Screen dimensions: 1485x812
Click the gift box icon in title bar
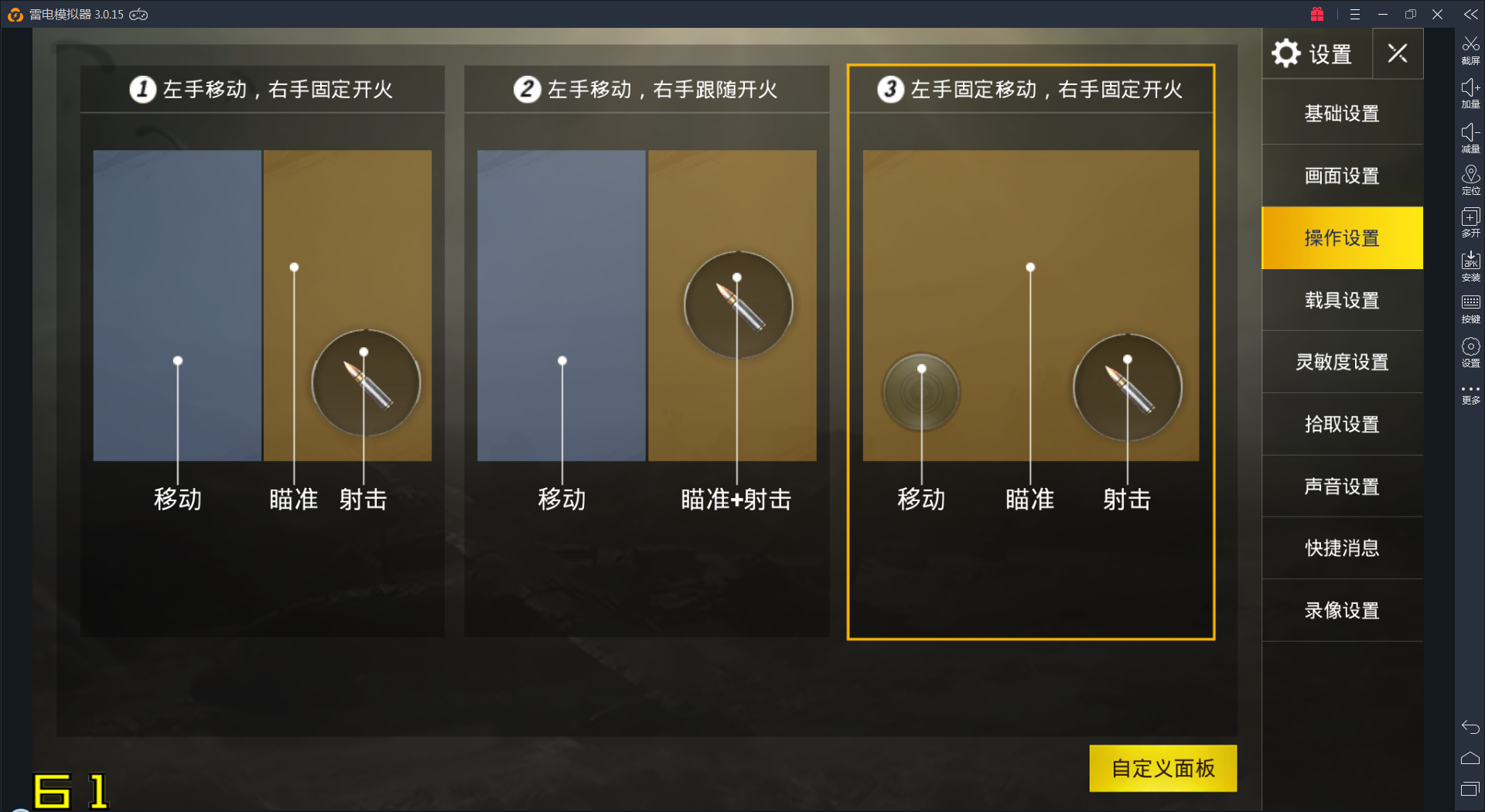click(1316, 14)
